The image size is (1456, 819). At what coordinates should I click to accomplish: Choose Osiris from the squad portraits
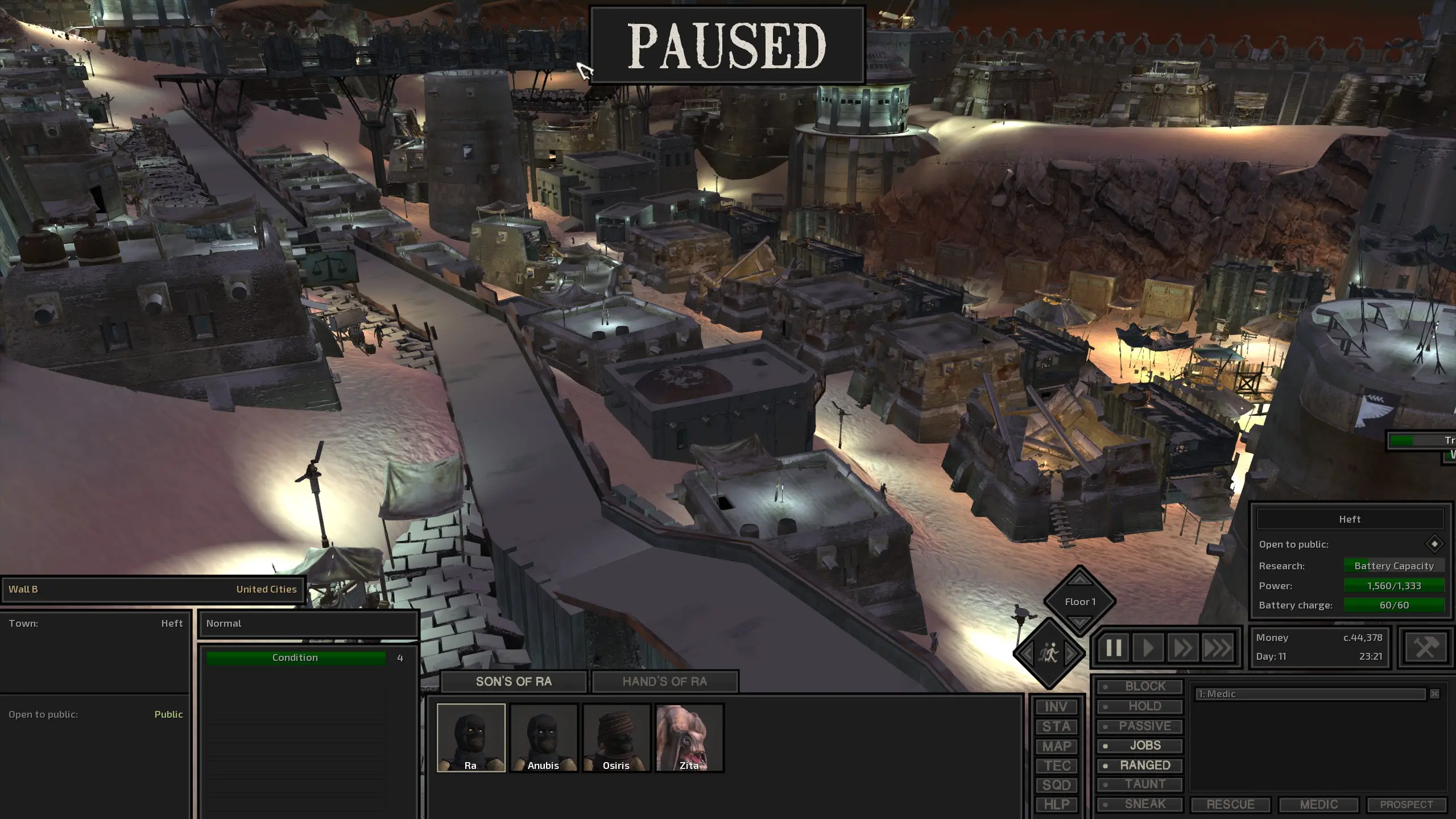click(x=617, y=737)
